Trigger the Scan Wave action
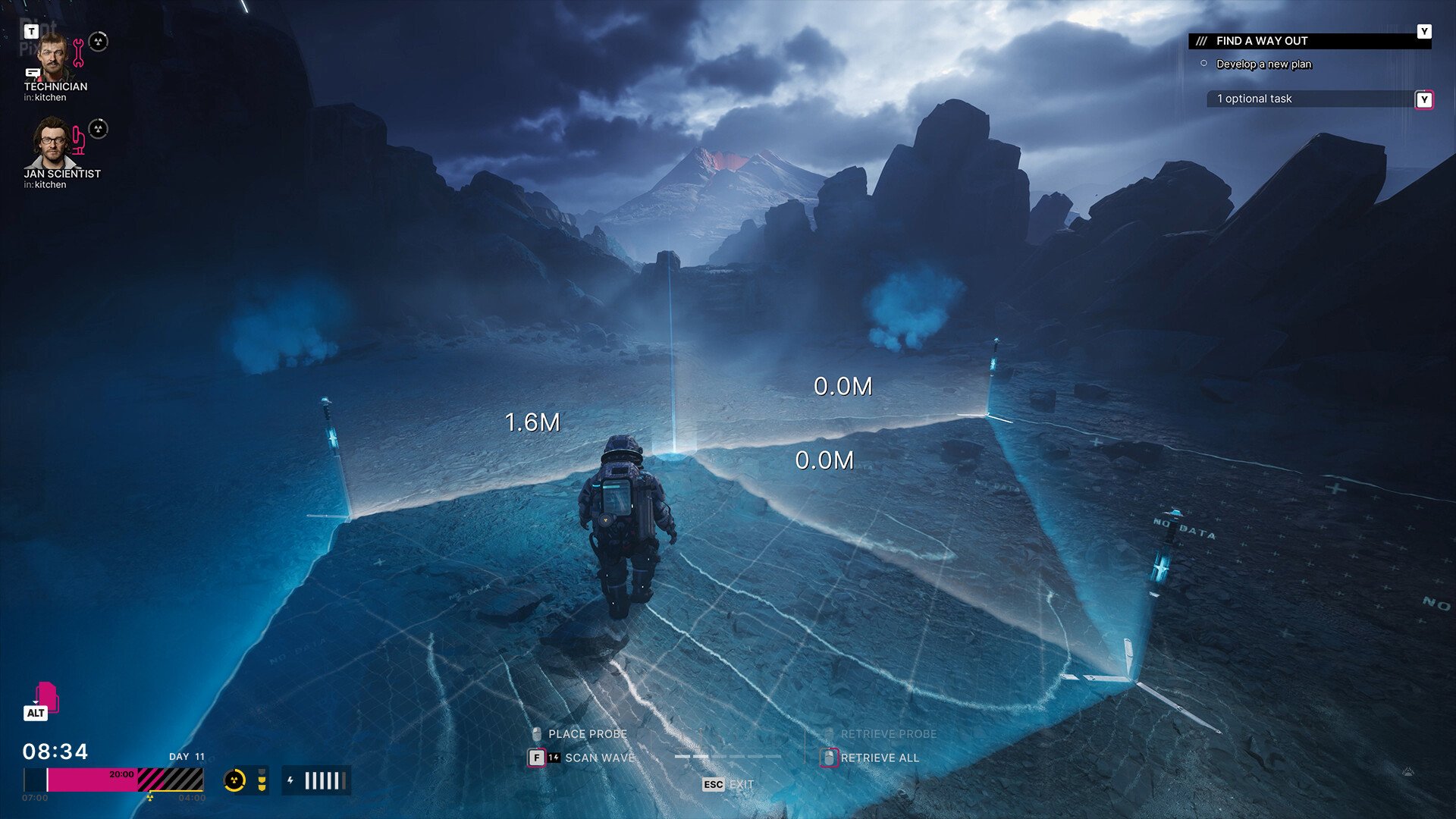This screenshot has height=819, width=1456. pyautogui.click(x=599, y=758)
